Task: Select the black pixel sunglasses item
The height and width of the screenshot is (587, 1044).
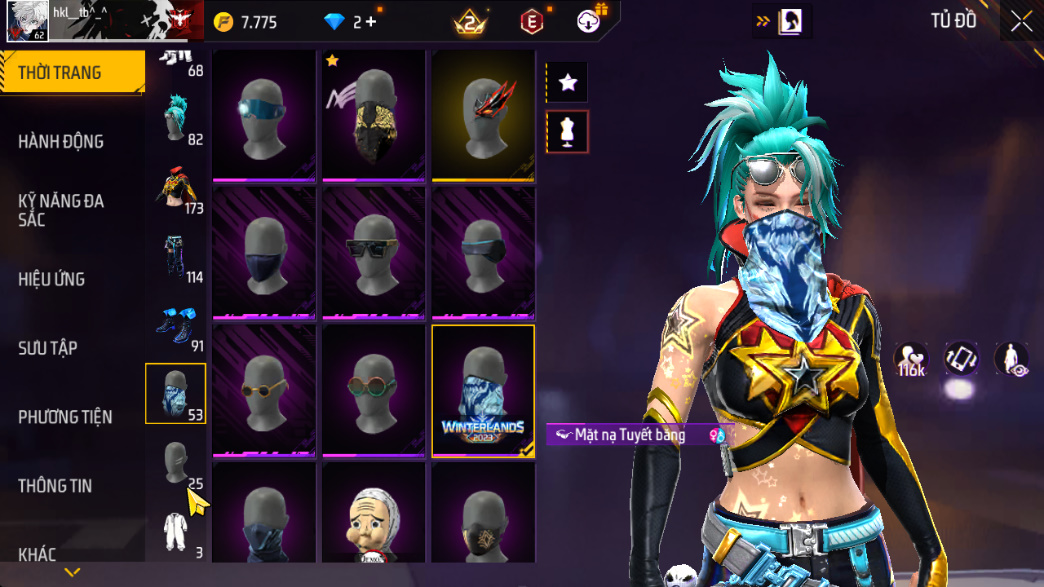Action: pyautogui.click(x=374, y=253)
